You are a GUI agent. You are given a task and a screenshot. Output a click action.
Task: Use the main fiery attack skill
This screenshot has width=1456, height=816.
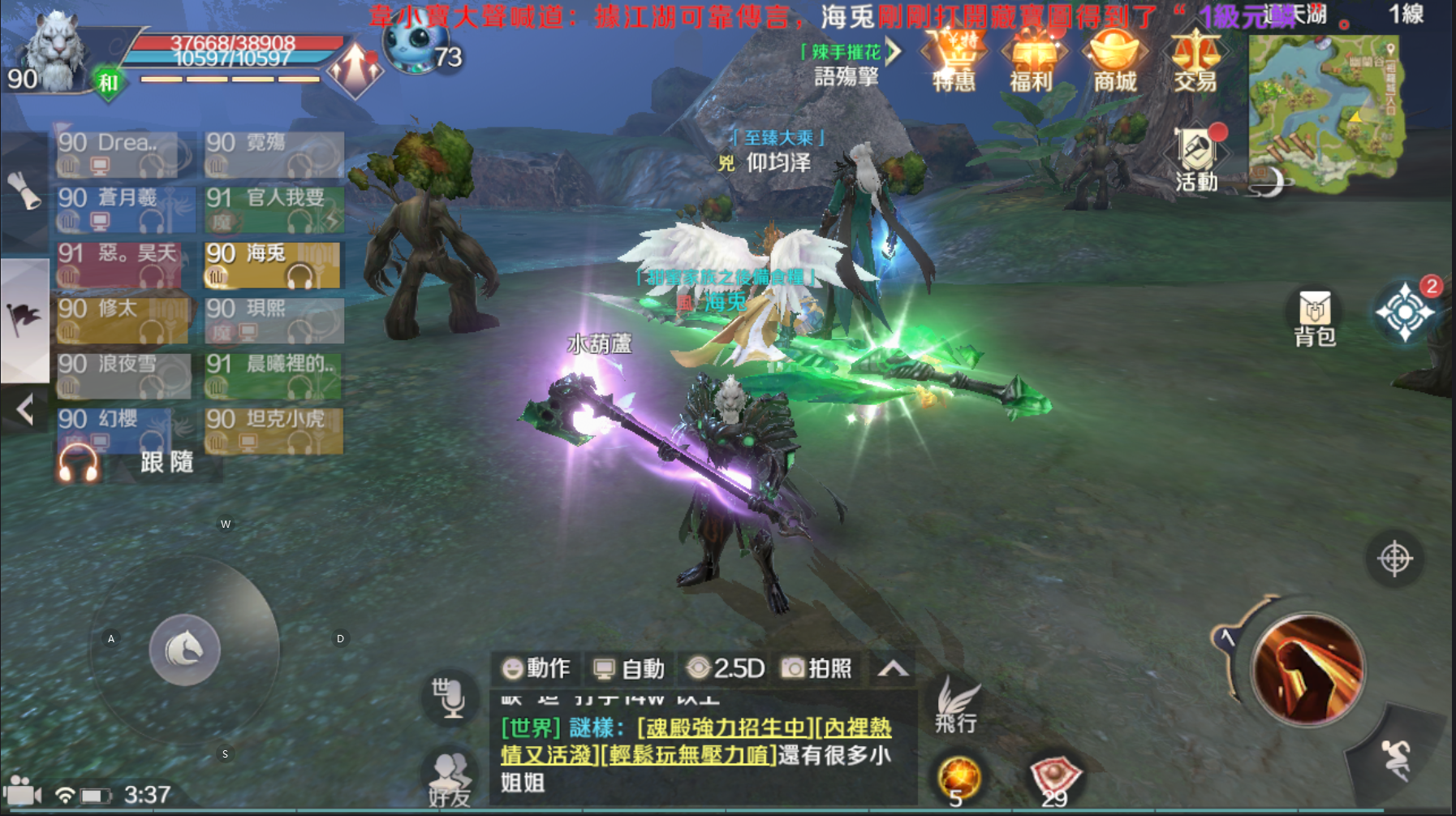click(1307, 669)
